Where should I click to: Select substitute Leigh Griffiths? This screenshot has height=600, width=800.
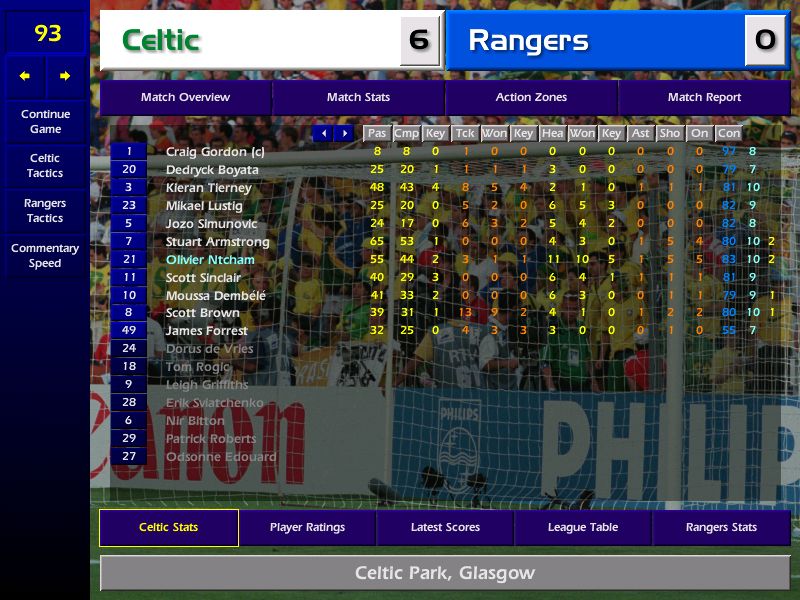click(207, 385)
